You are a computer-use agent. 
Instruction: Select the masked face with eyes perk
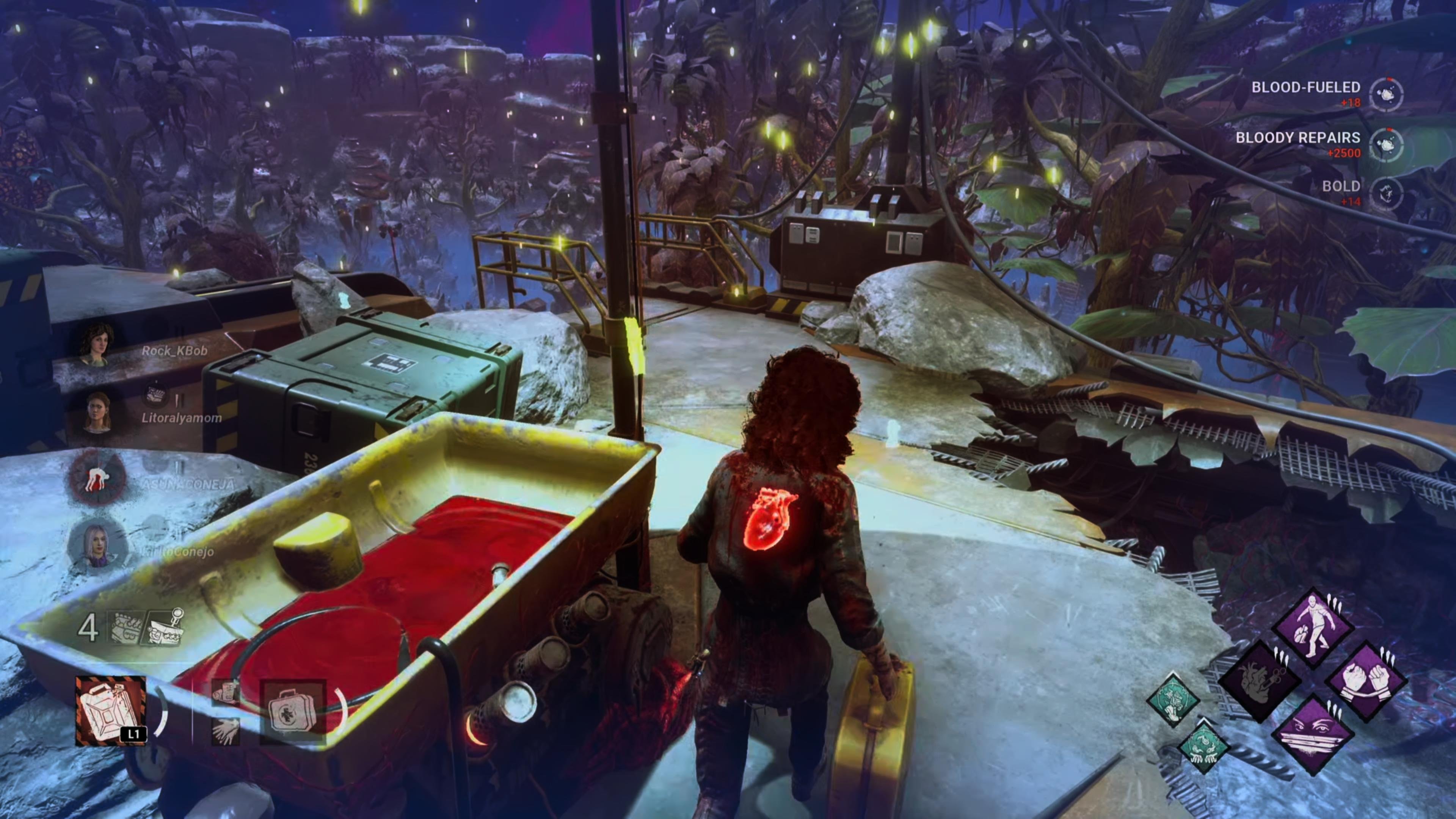click(1312, 735)
